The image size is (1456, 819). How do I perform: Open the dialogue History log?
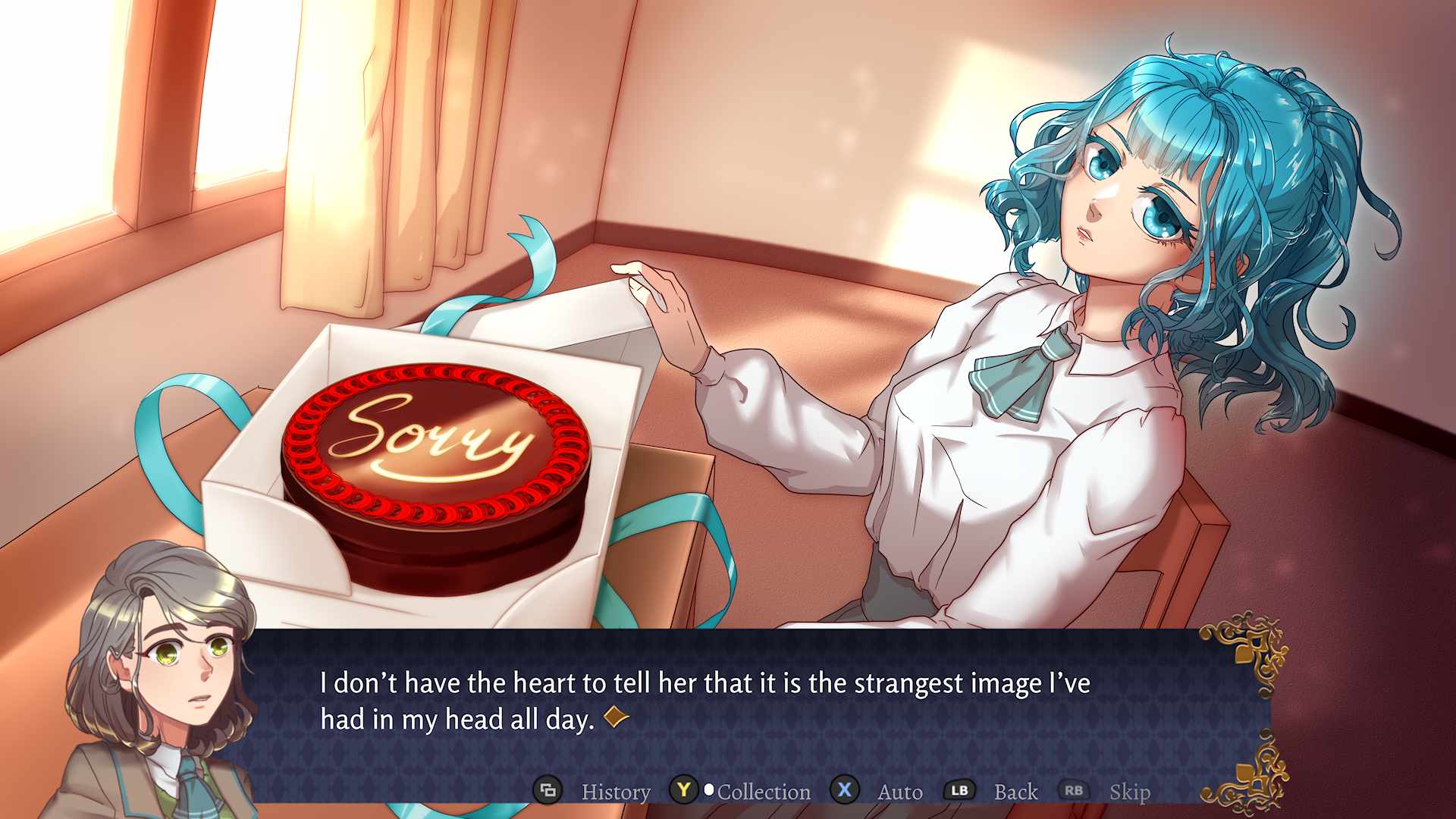click(x=615, y=792)
